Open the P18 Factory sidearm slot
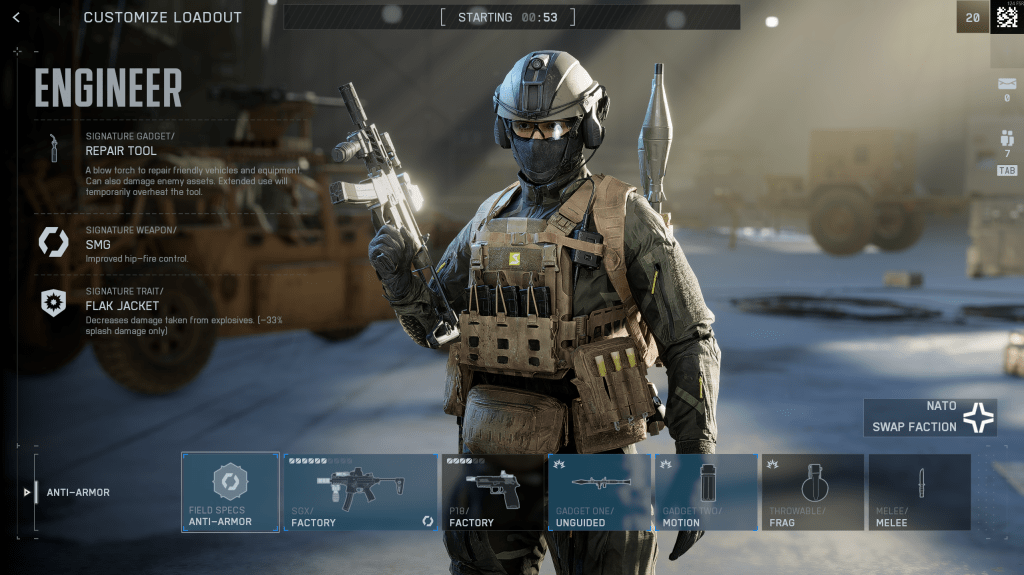Image resolution: width=1024 pixels, height=575 pixels. click(491, 492)
